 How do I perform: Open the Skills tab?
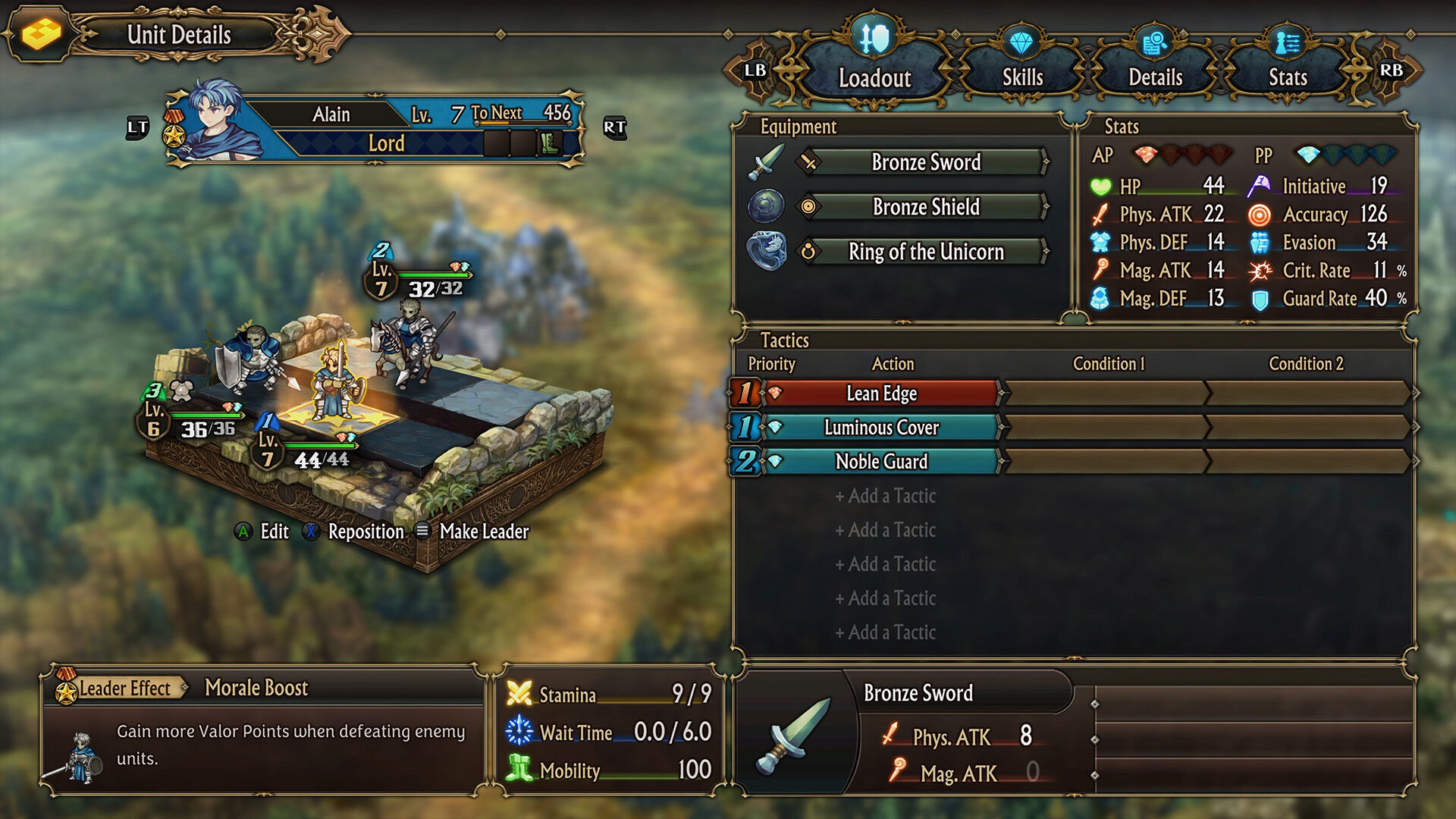coord(1021,76)
